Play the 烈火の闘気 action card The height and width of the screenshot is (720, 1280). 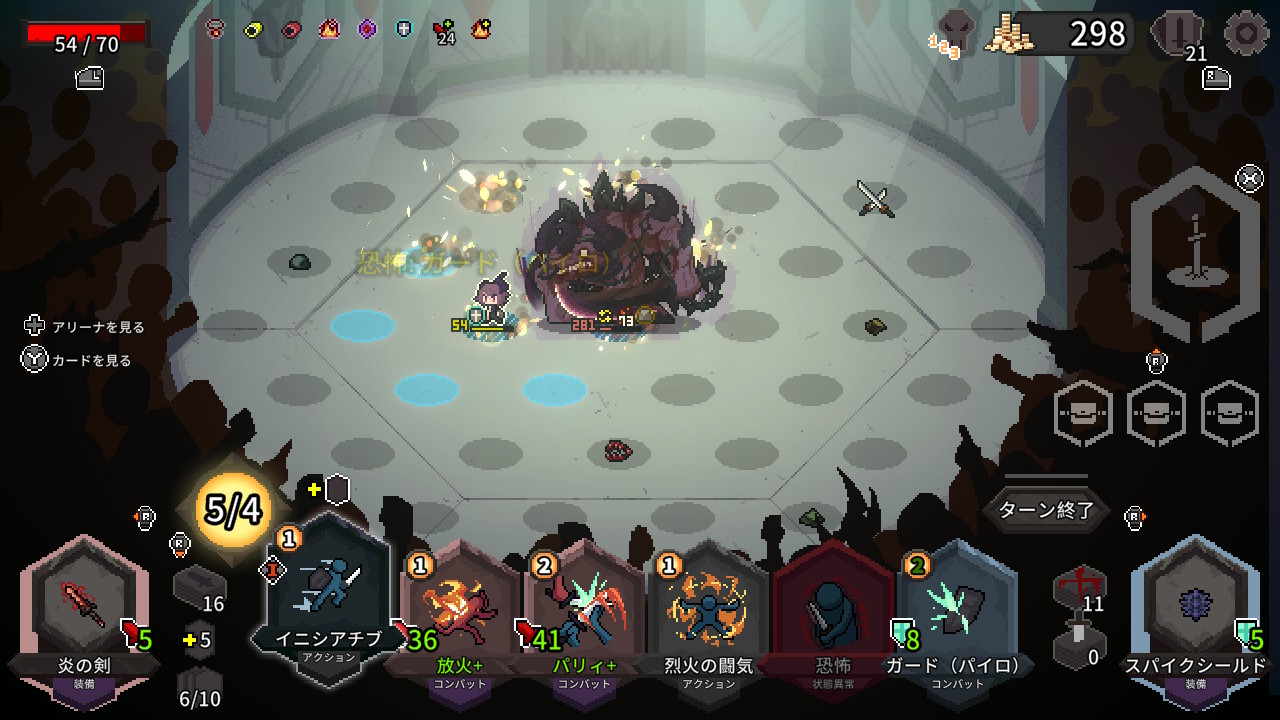709,612
